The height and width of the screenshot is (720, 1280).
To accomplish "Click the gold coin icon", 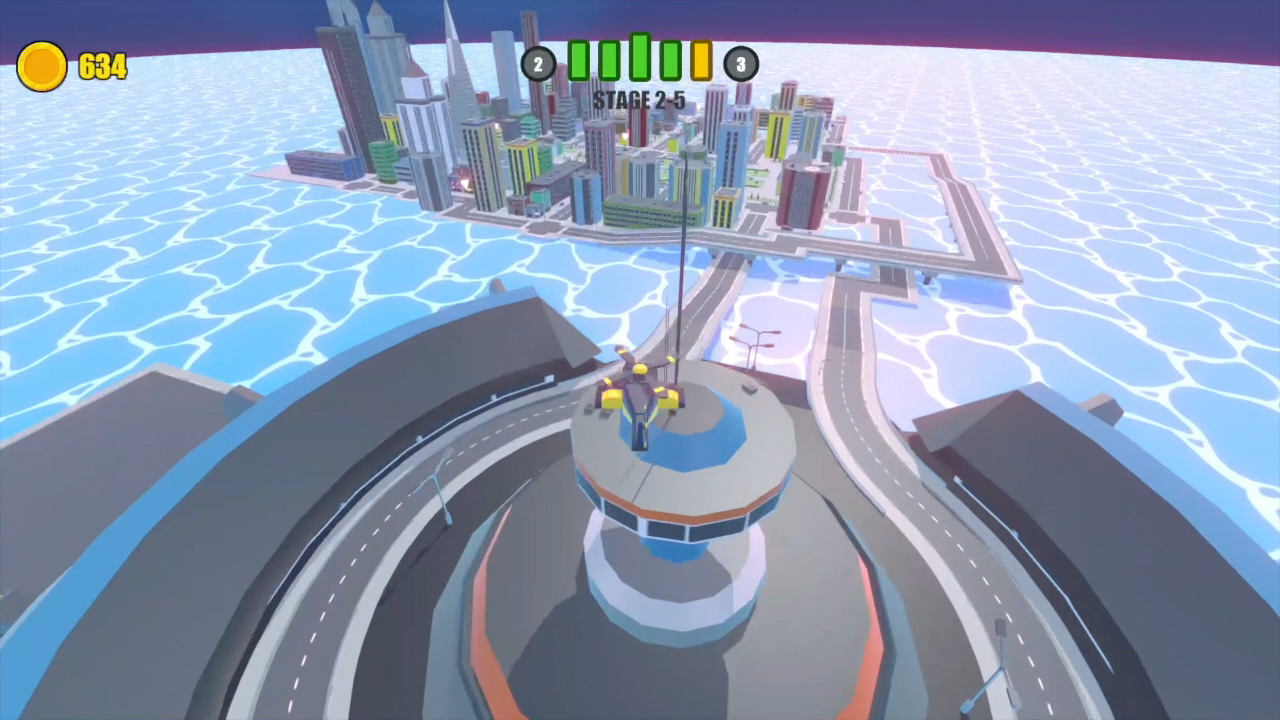I will point(42,66).
